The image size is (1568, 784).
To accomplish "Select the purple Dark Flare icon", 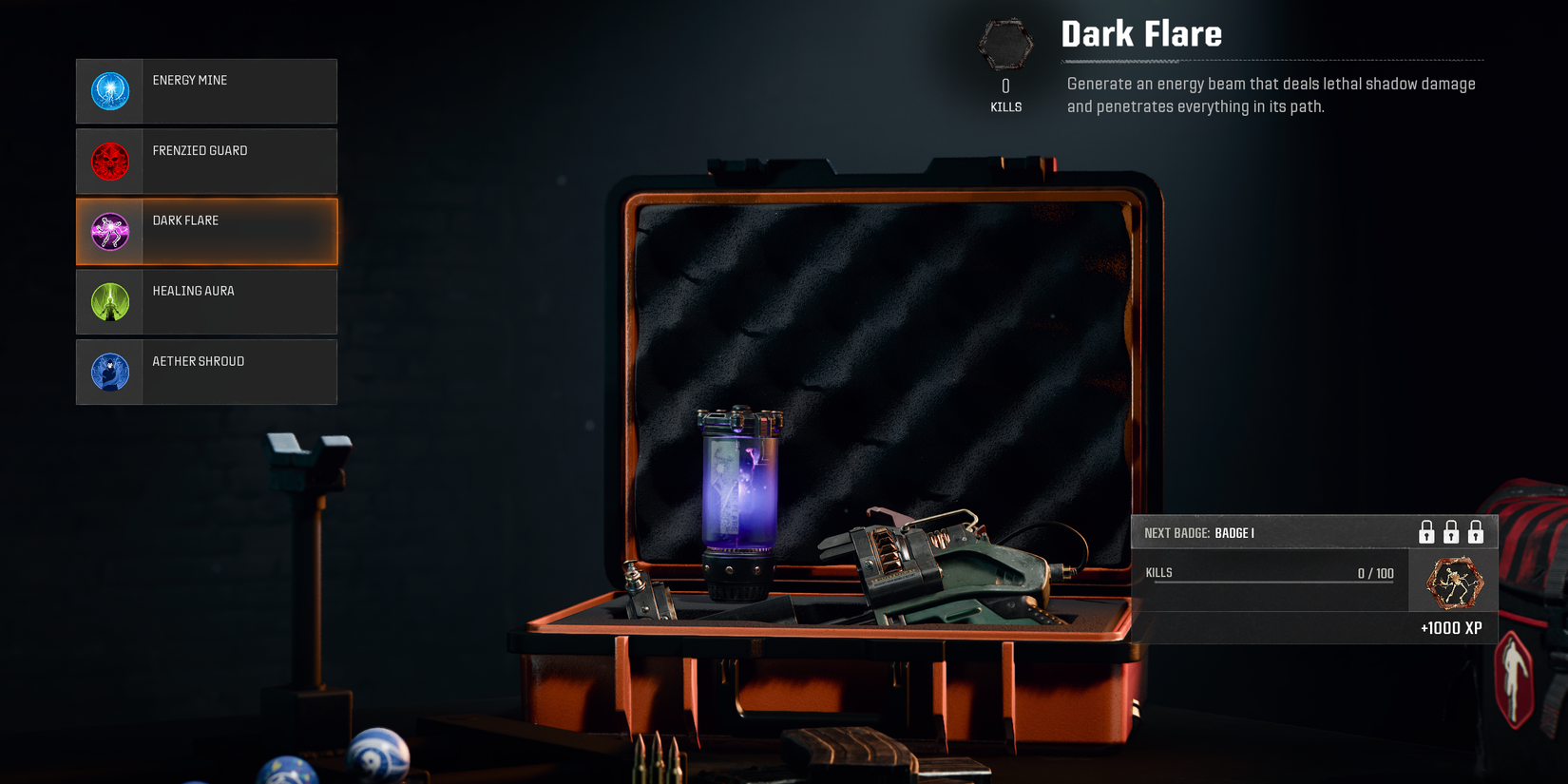I will [109, 231].
